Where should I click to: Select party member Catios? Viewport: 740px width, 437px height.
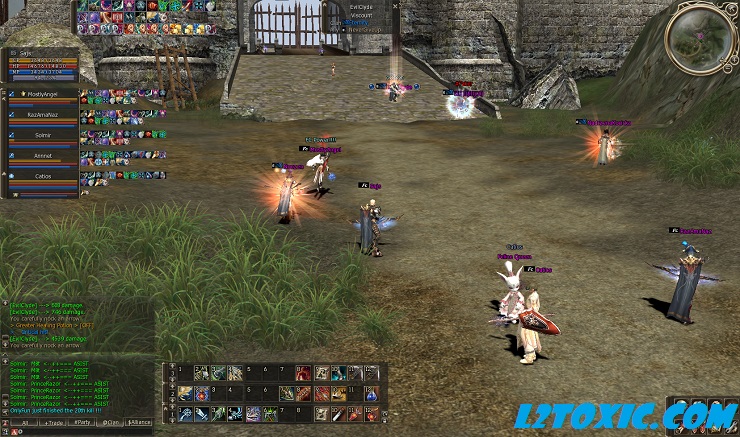tap(42, 175)
